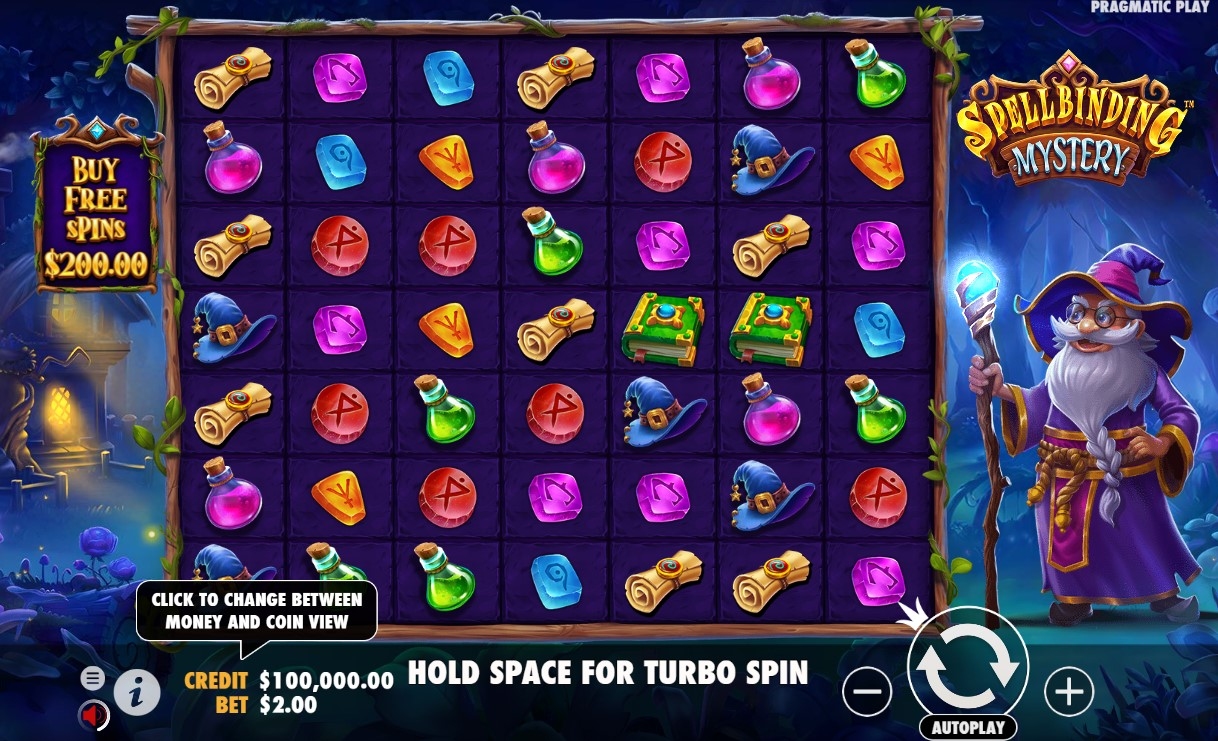1218x741 pixels.
Task: Increase the bet with the plus button
Action: pyautogui.click(x=1069, y=690)
